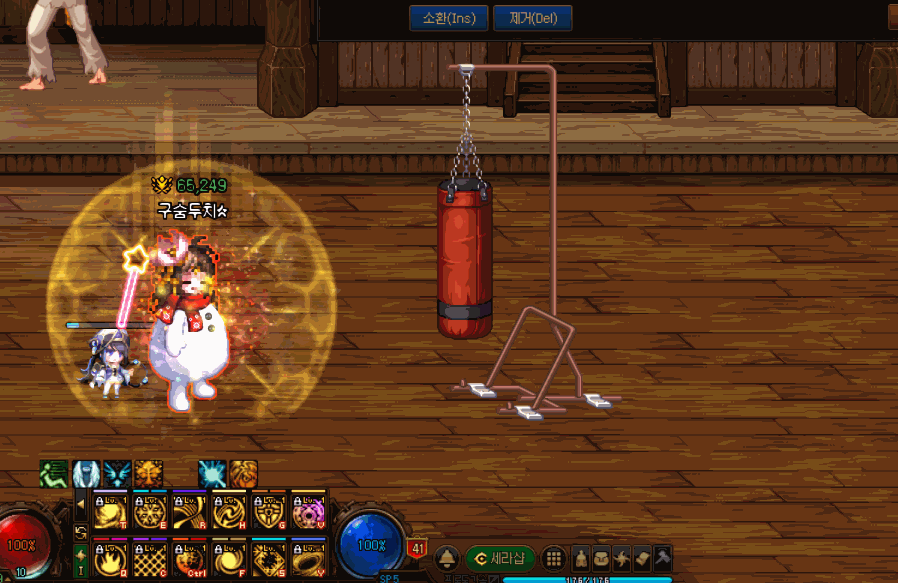898x583 pixels.
Task: Select the swirl skill on H
Action: coord(229,511)
